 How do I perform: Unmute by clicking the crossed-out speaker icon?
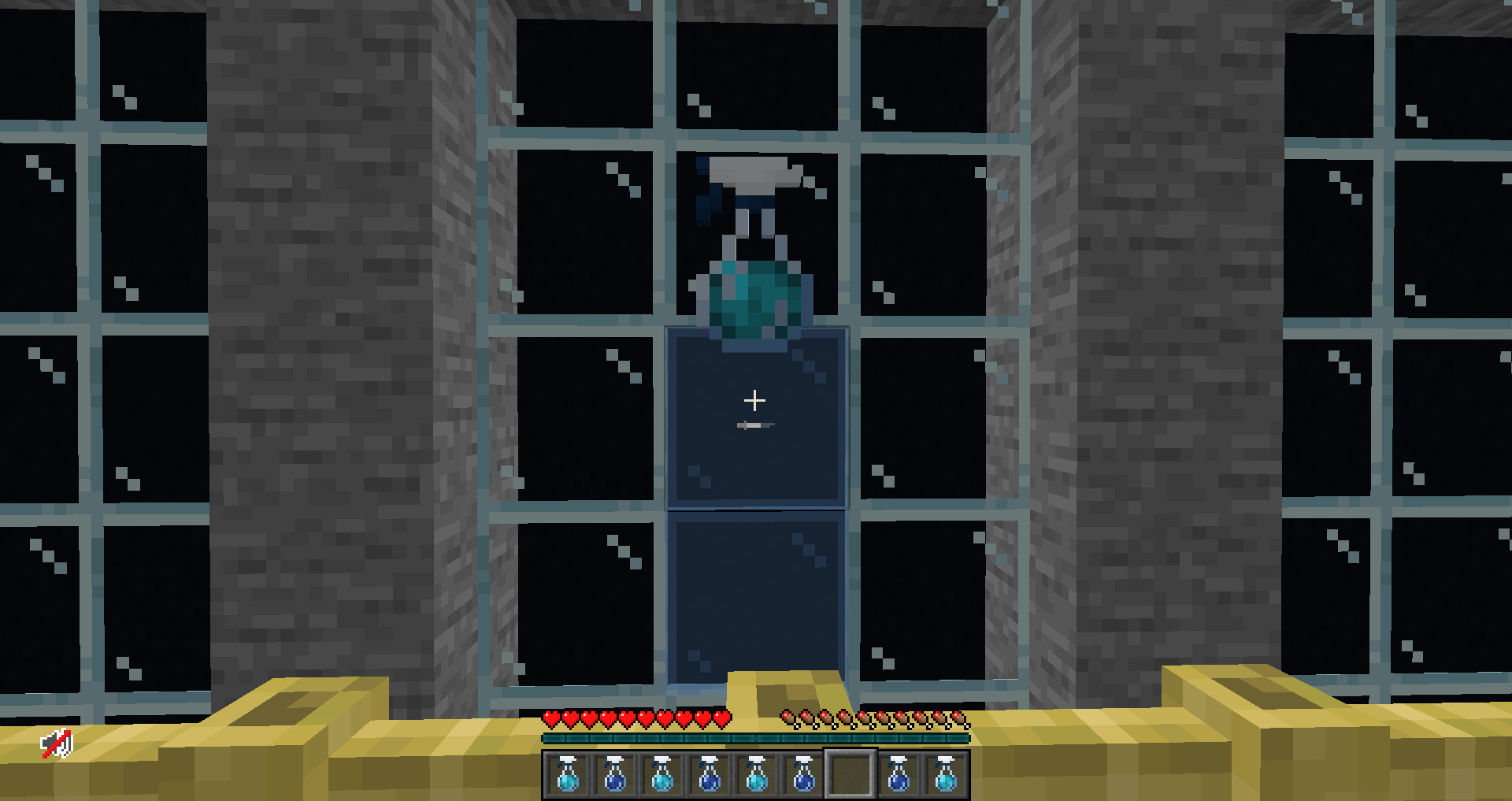57,743
